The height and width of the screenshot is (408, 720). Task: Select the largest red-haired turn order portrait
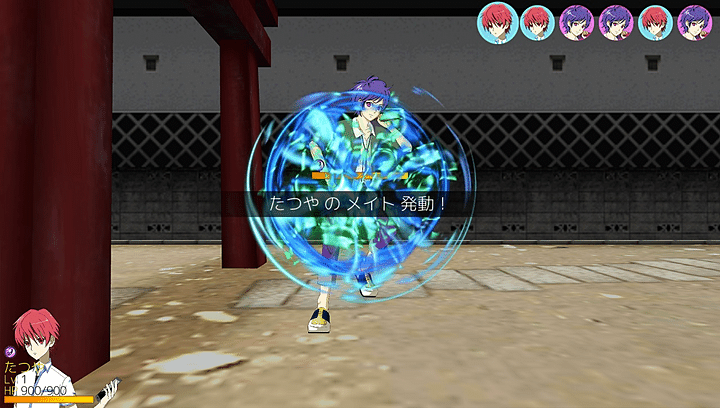coord(497,21)
